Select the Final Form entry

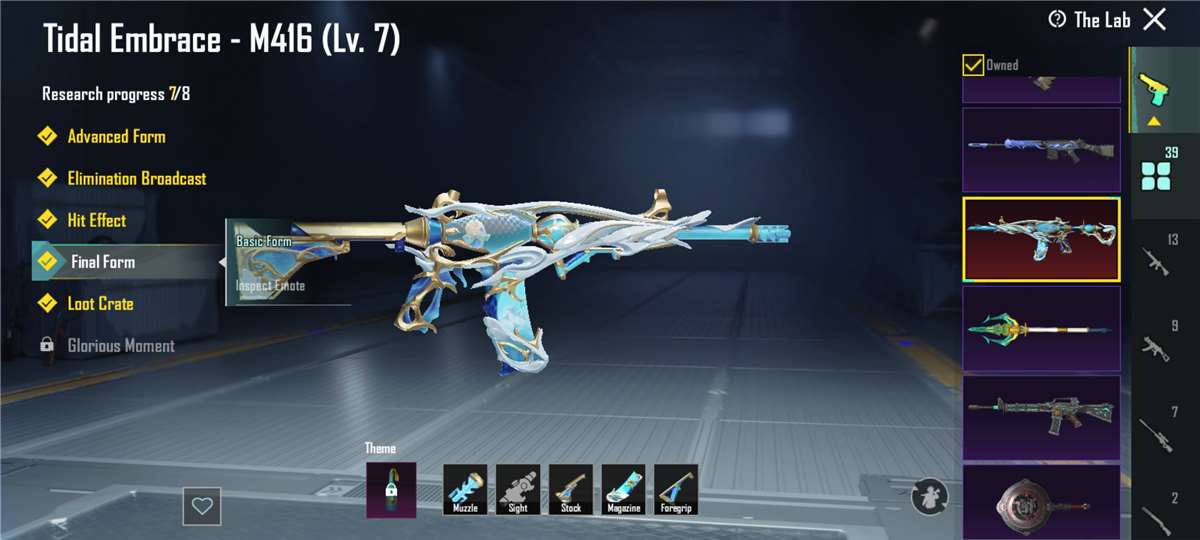(102, 262)
